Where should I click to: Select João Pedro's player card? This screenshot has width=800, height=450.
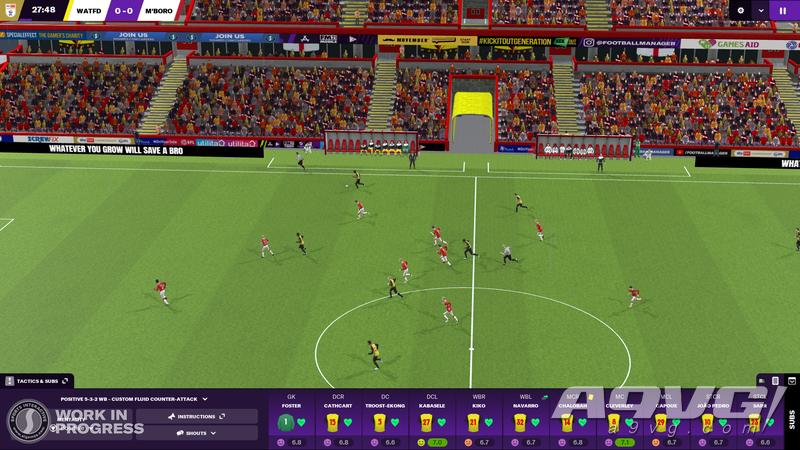coord(713,420)
